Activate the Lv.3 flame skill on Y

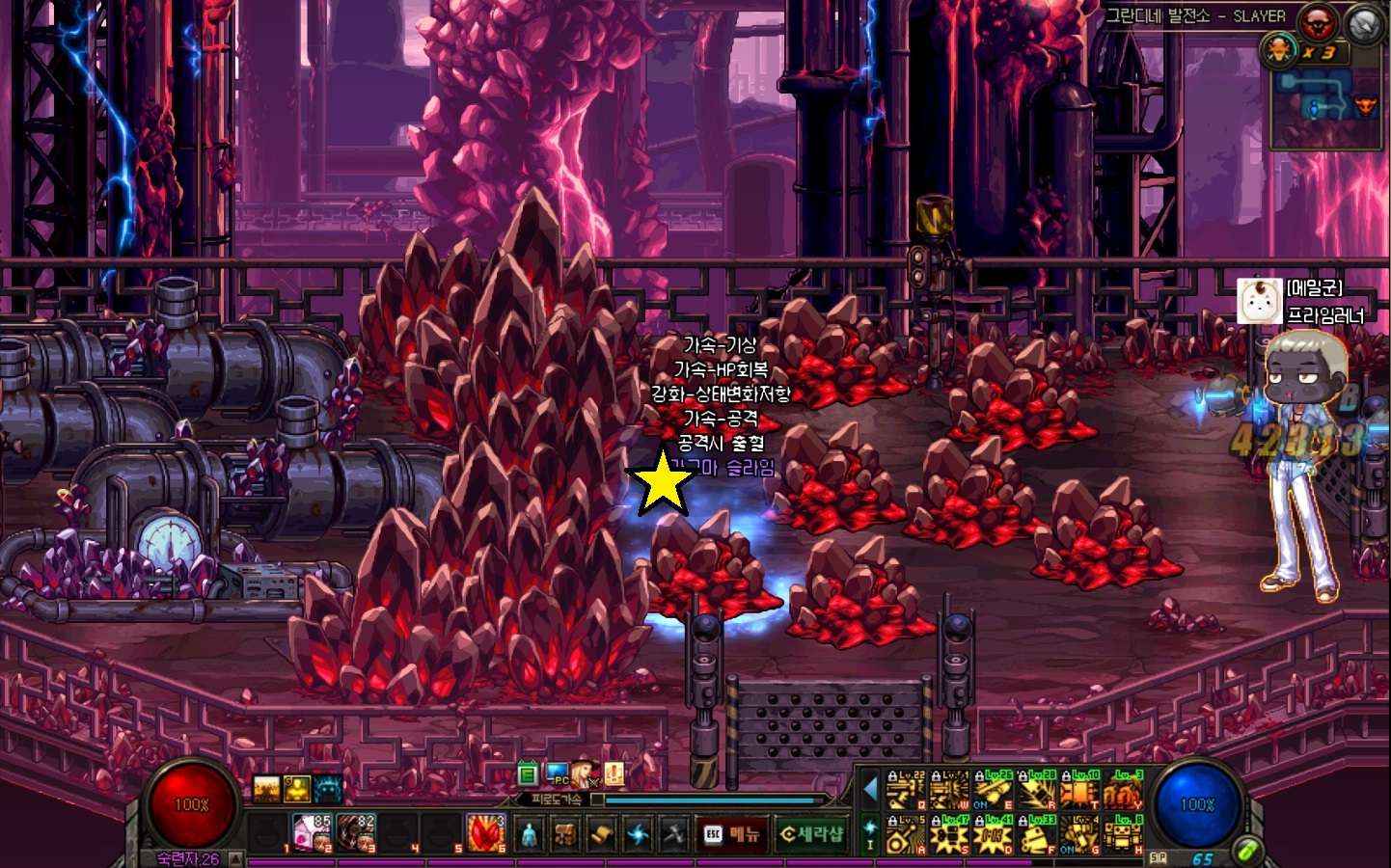[1124, 791]
